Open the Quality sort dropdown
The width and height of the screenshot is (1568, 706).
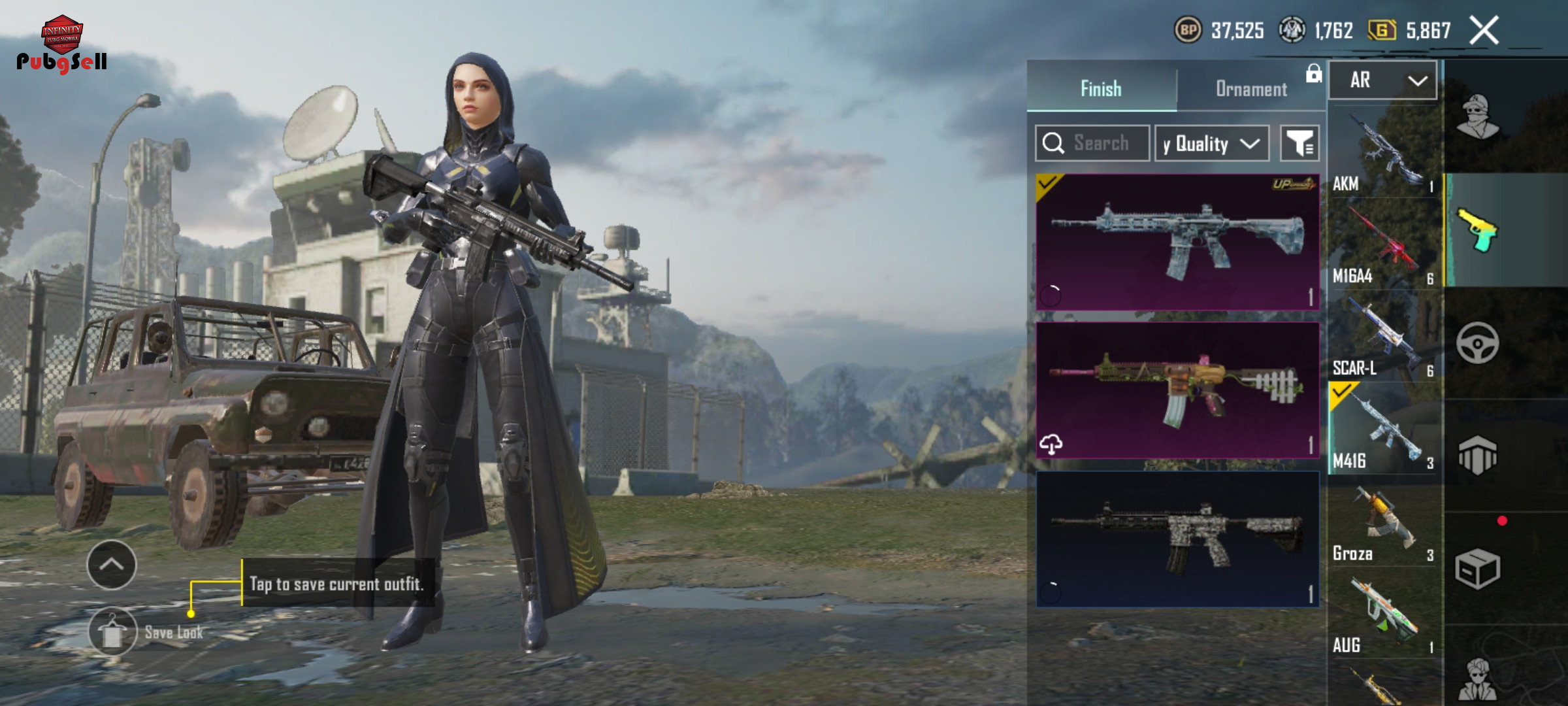click(x=1211, y=143)
